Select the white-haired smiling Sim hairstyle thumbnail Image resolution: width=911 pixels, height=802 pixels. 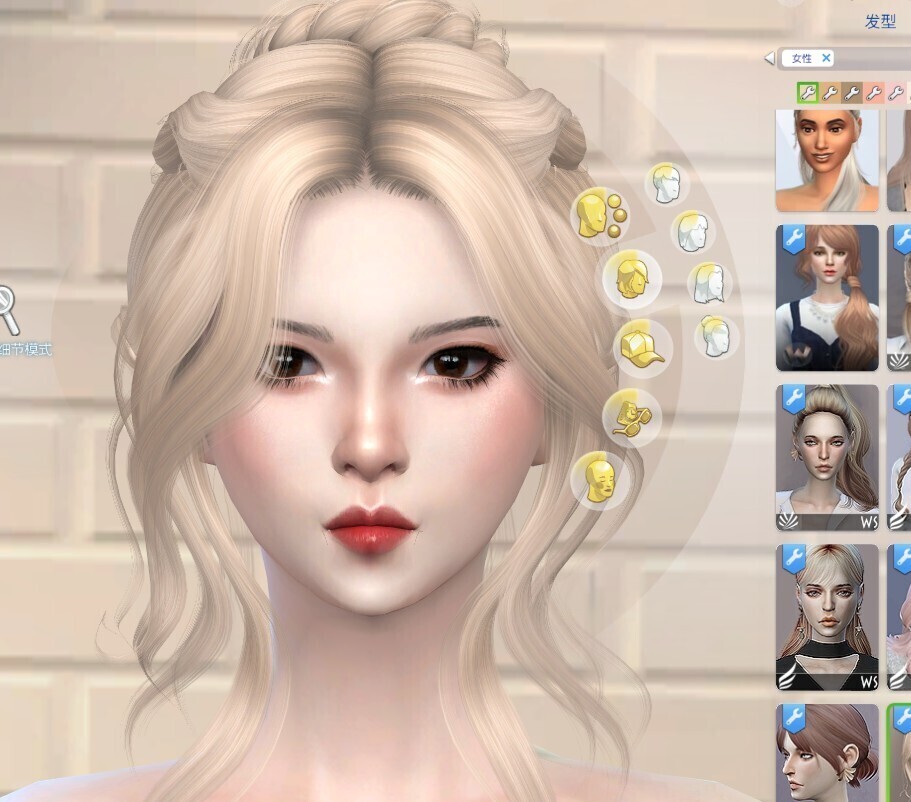point(827,160)
